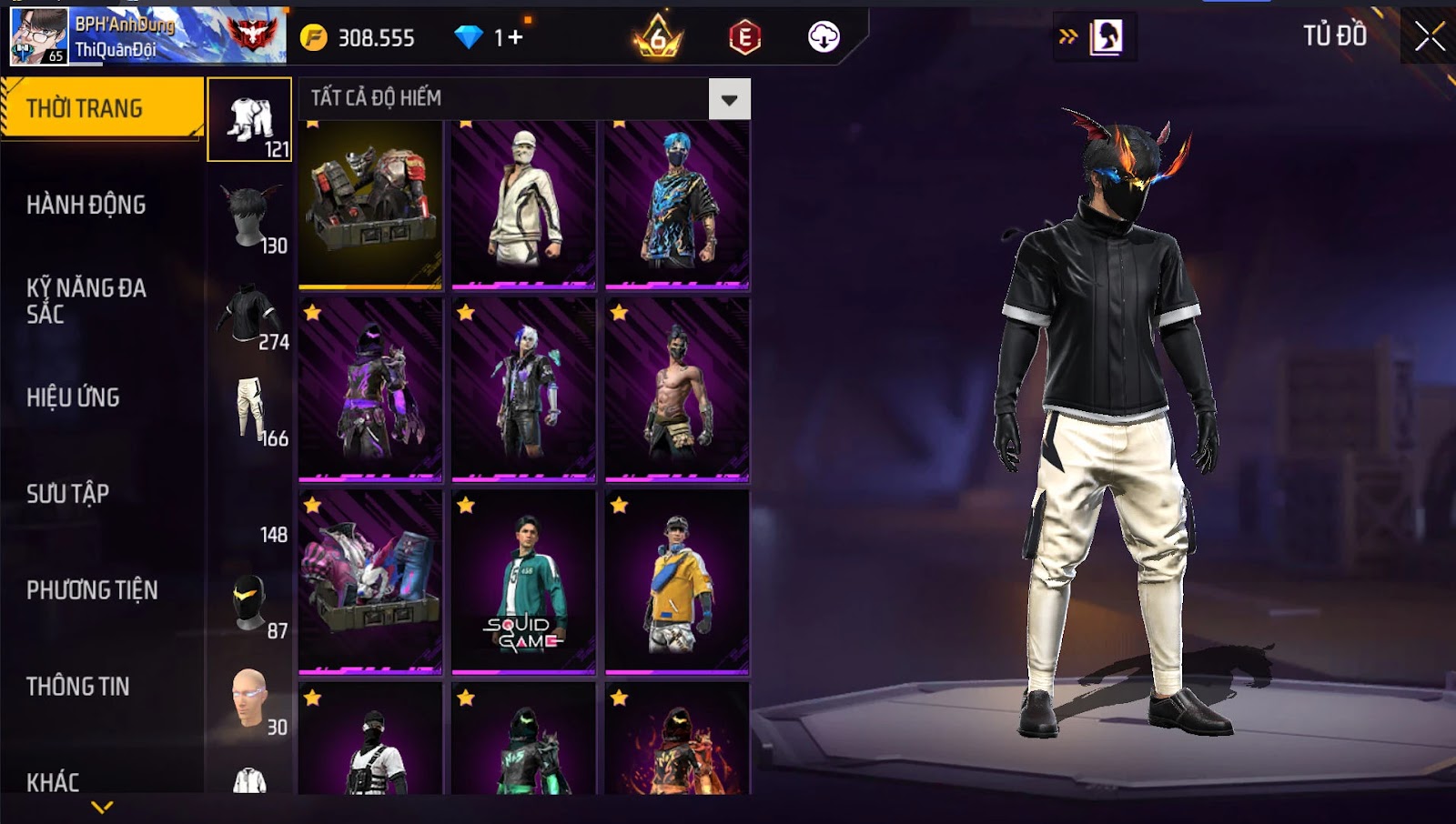Choose the white hoodie outfit with cap

[523, 205]
